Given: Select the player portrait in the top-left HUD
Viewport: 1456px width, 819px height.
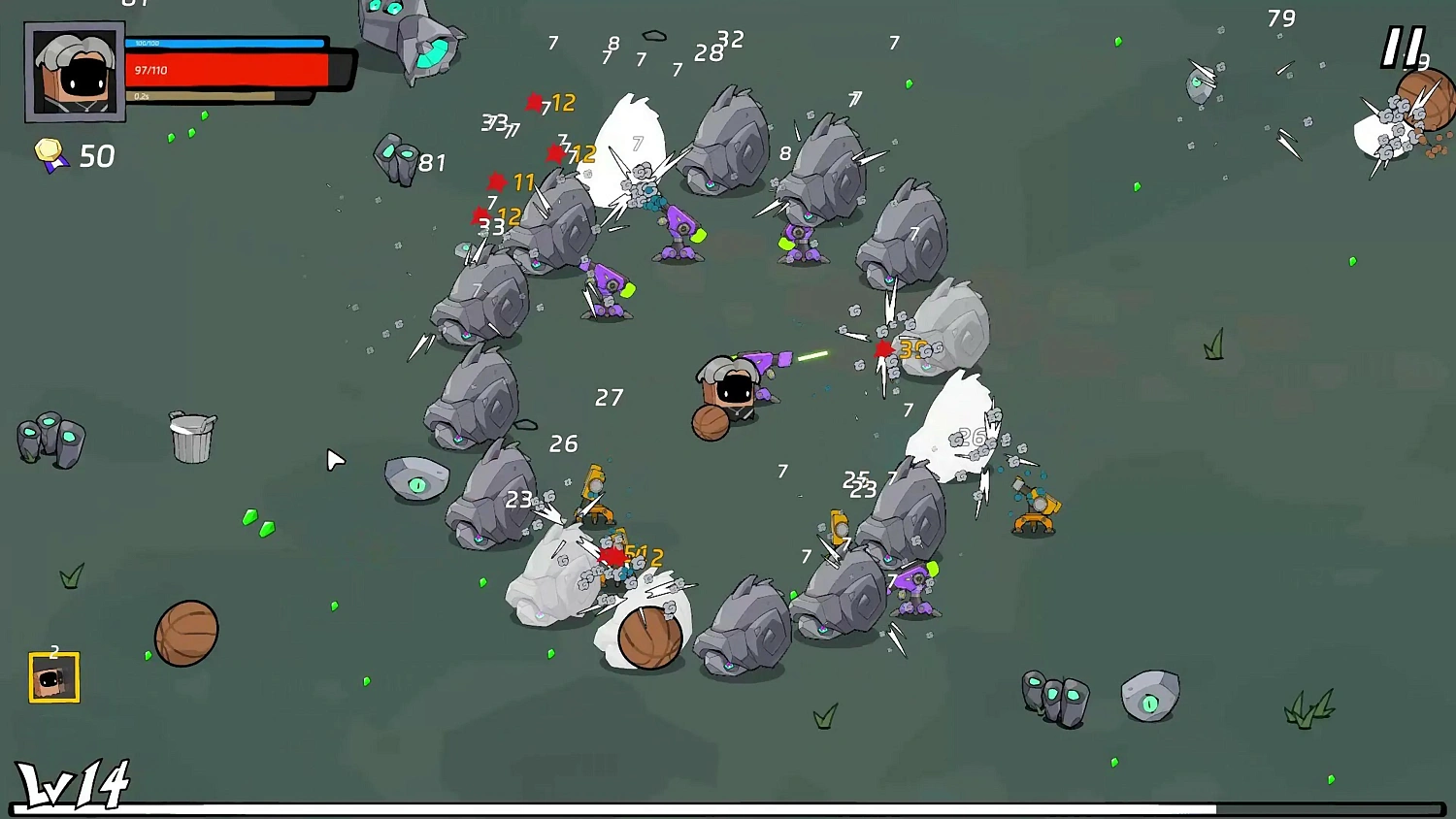Looking at the screenshot, I should click(76, 71).
